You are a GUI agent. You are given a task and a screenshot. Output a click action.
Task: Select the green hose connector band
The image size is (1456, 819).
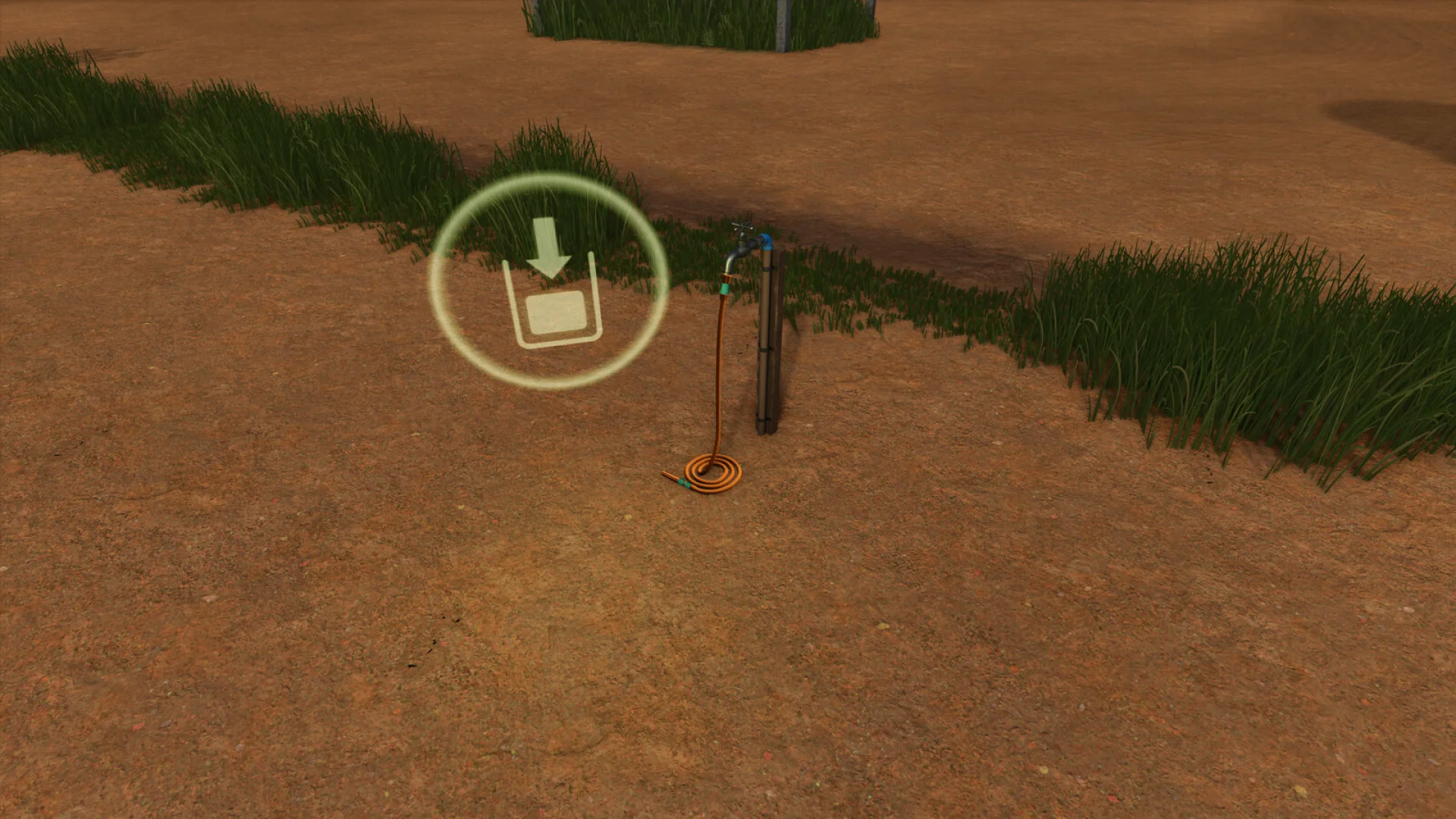coord(726,289)
